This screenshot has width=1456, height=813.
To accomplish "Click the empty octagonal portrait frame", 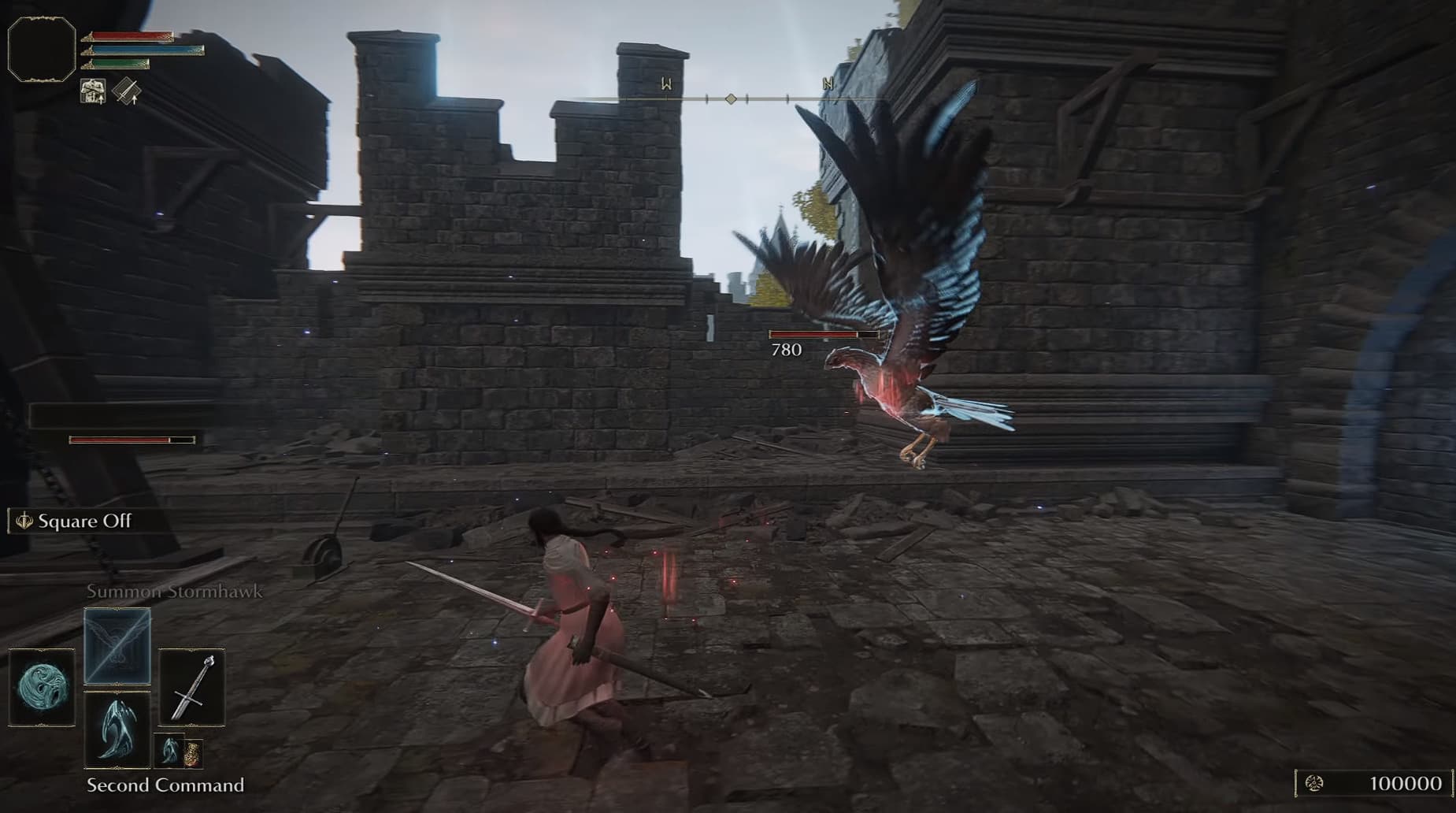I will tap(42, 49).
